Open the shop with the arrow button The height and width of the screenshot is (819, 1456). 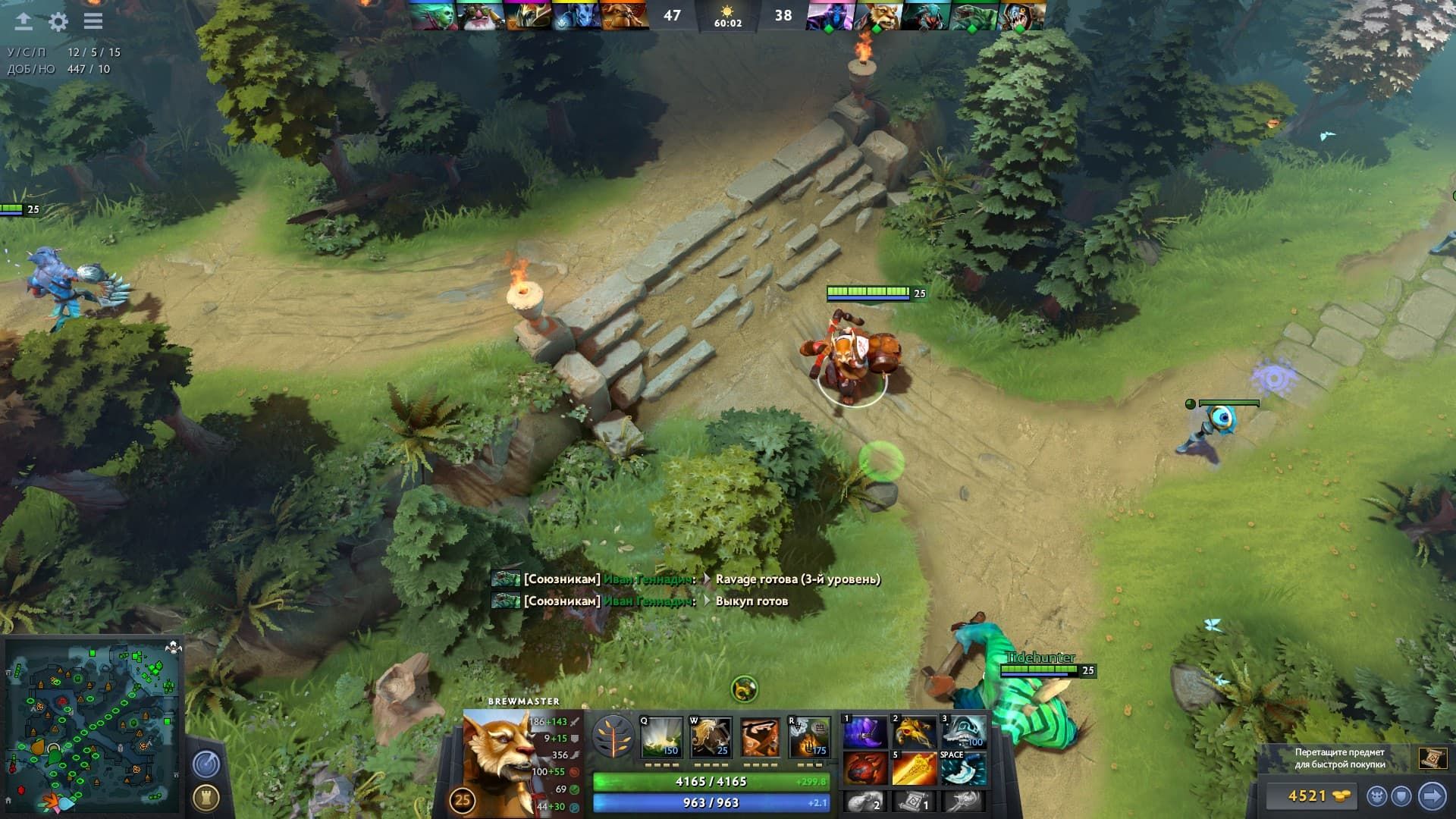click(x=1432, y=795)
